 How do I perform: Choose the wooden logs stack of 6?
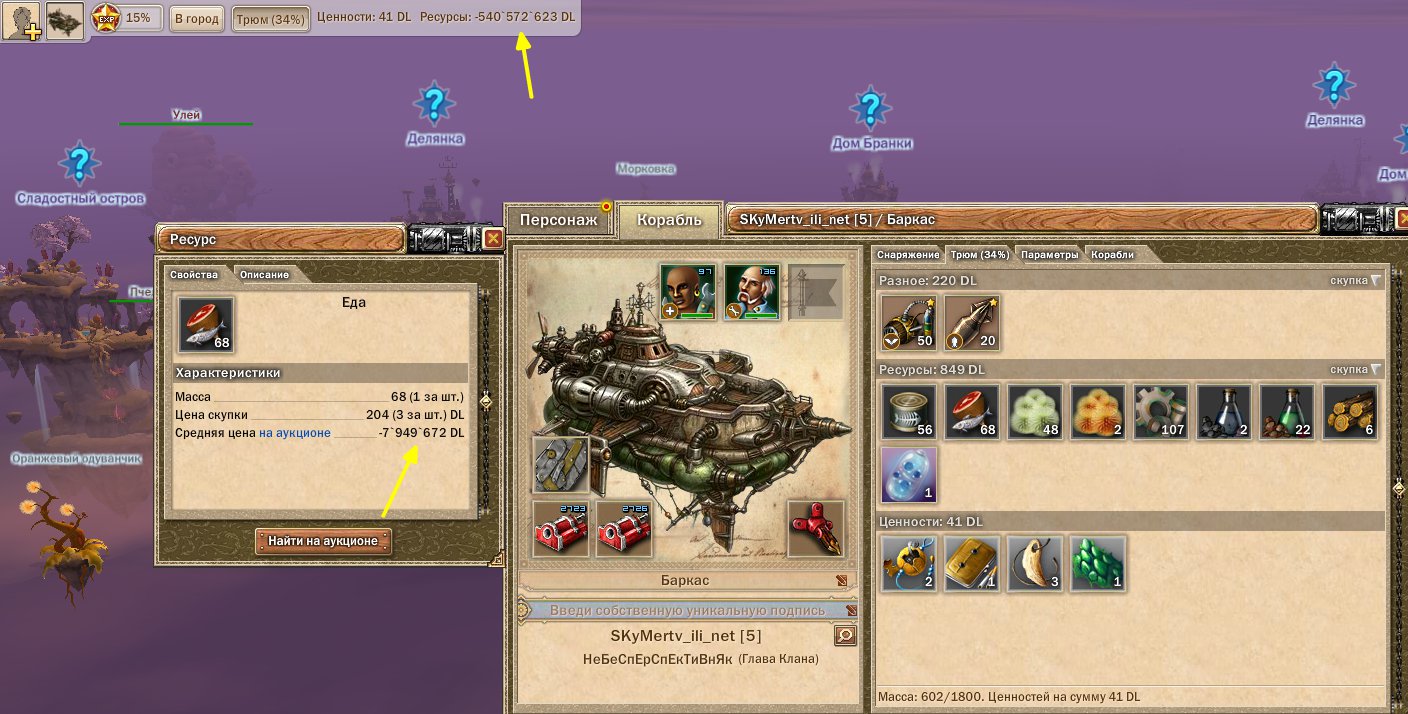coord(1350,412)
